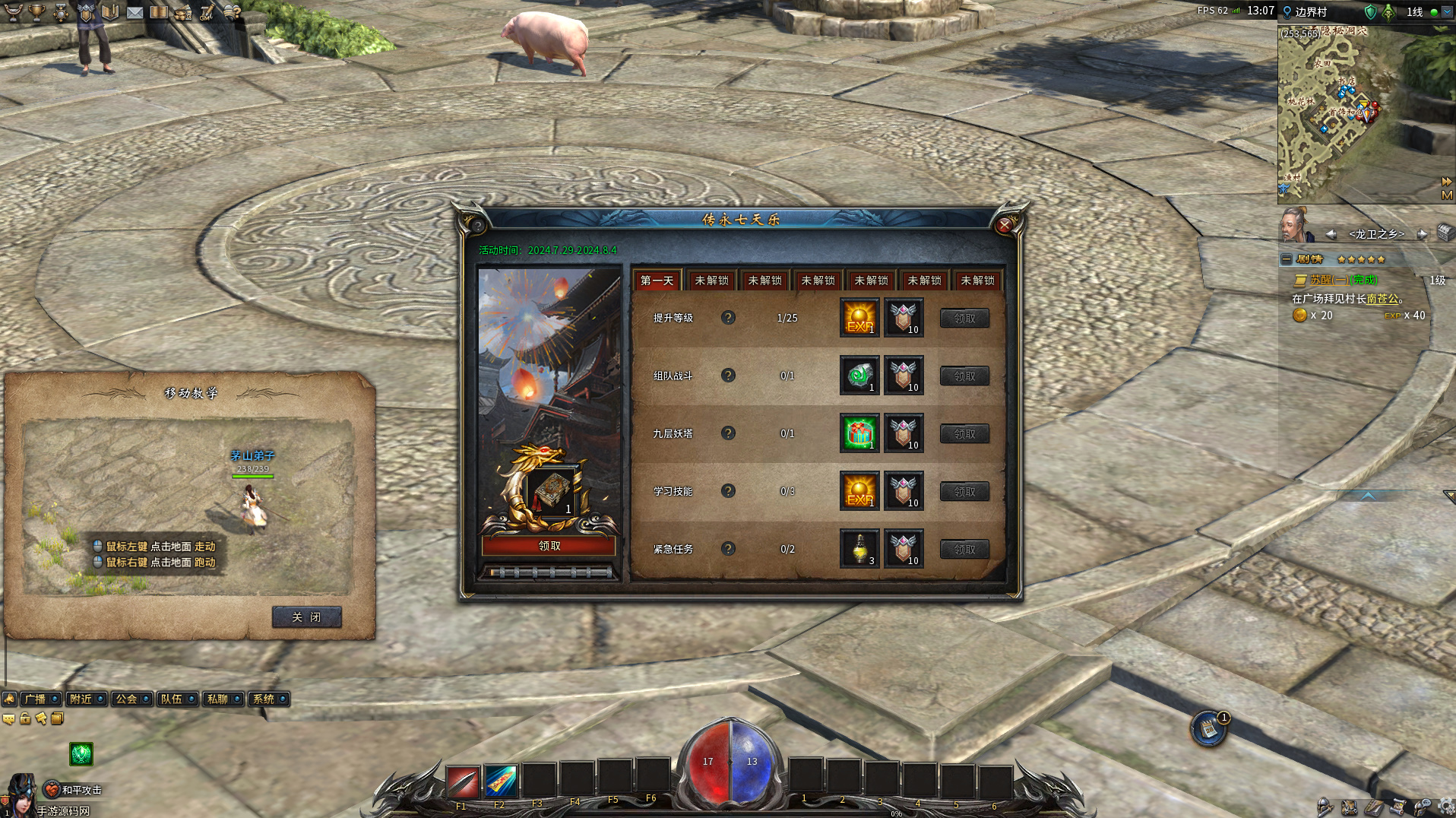Open the mail envelope icon

click(135, 12)
